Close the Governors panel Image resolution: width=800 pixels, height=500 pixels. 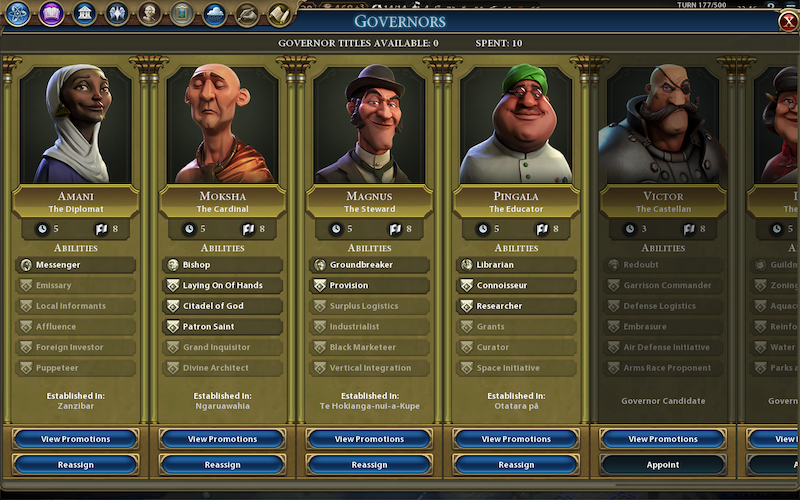(x=787, y=22)
